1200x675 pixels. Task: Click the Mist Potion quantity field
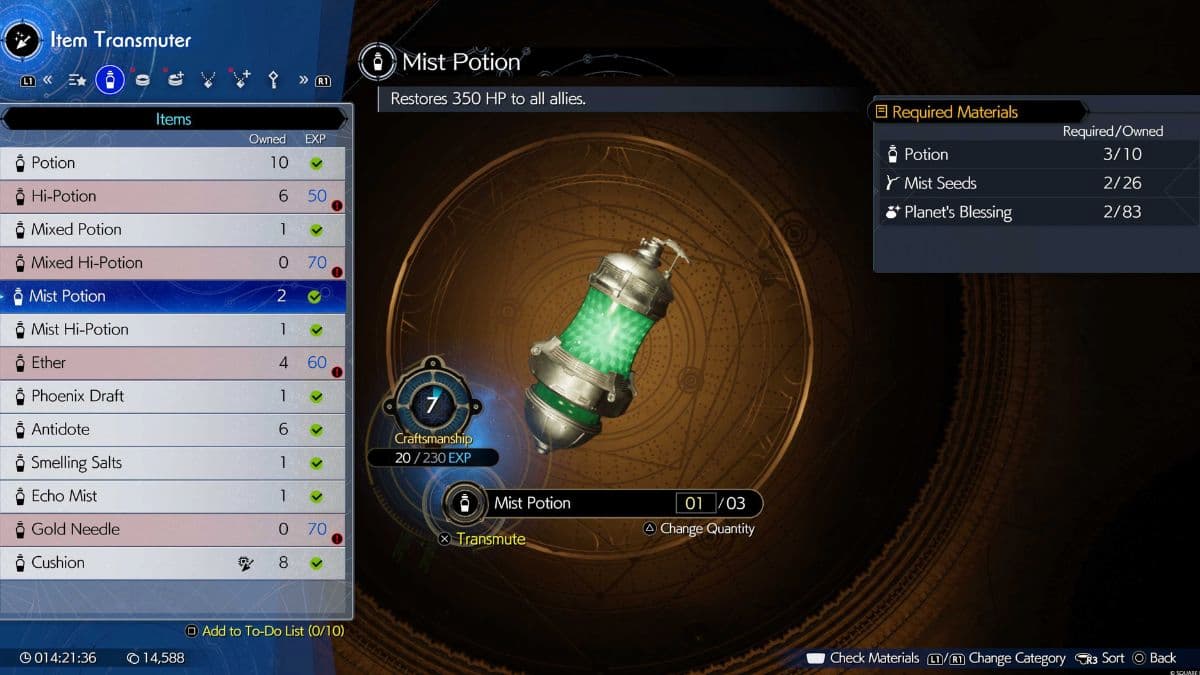(694, 504)
